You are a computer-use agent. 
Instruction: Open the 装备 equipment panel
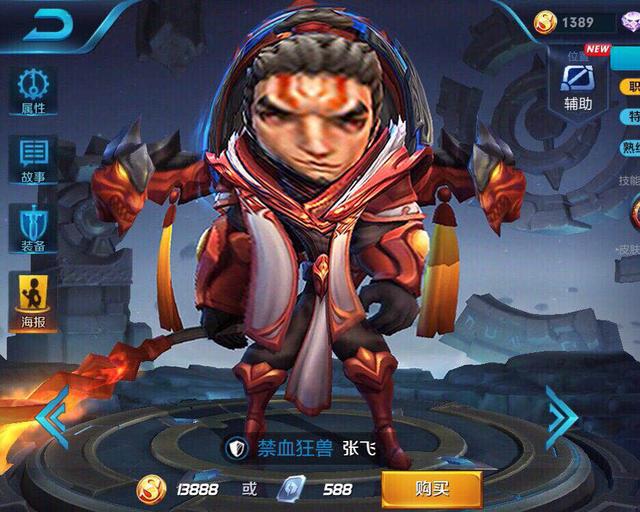pos(33,228)
